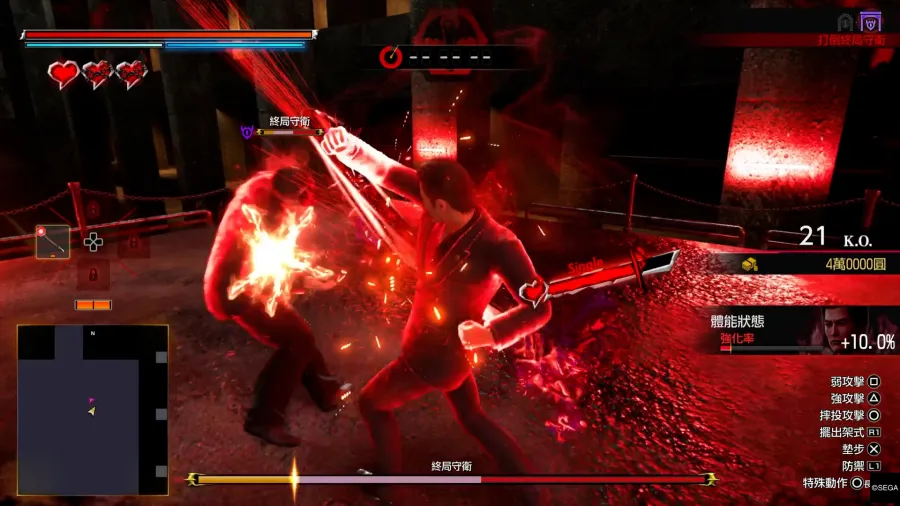
Task: Select the baton weapon slot
Action: coord(53,241)
